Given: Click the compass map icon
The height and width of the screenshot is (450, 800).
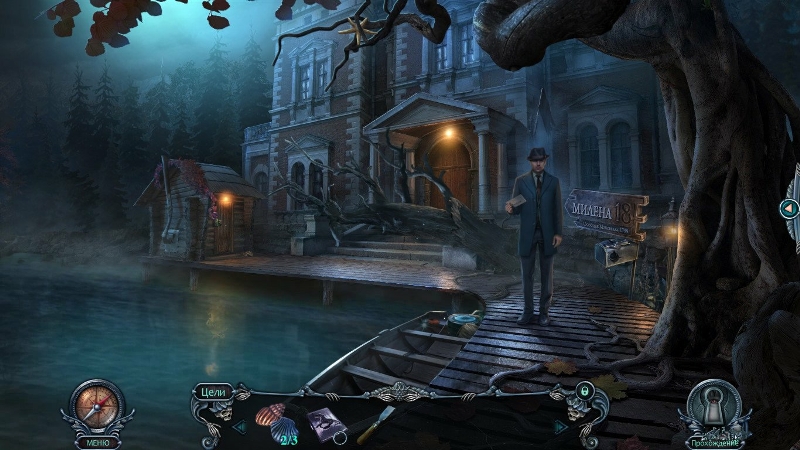Looking at the screenshot, I should [x=97, y=405].
